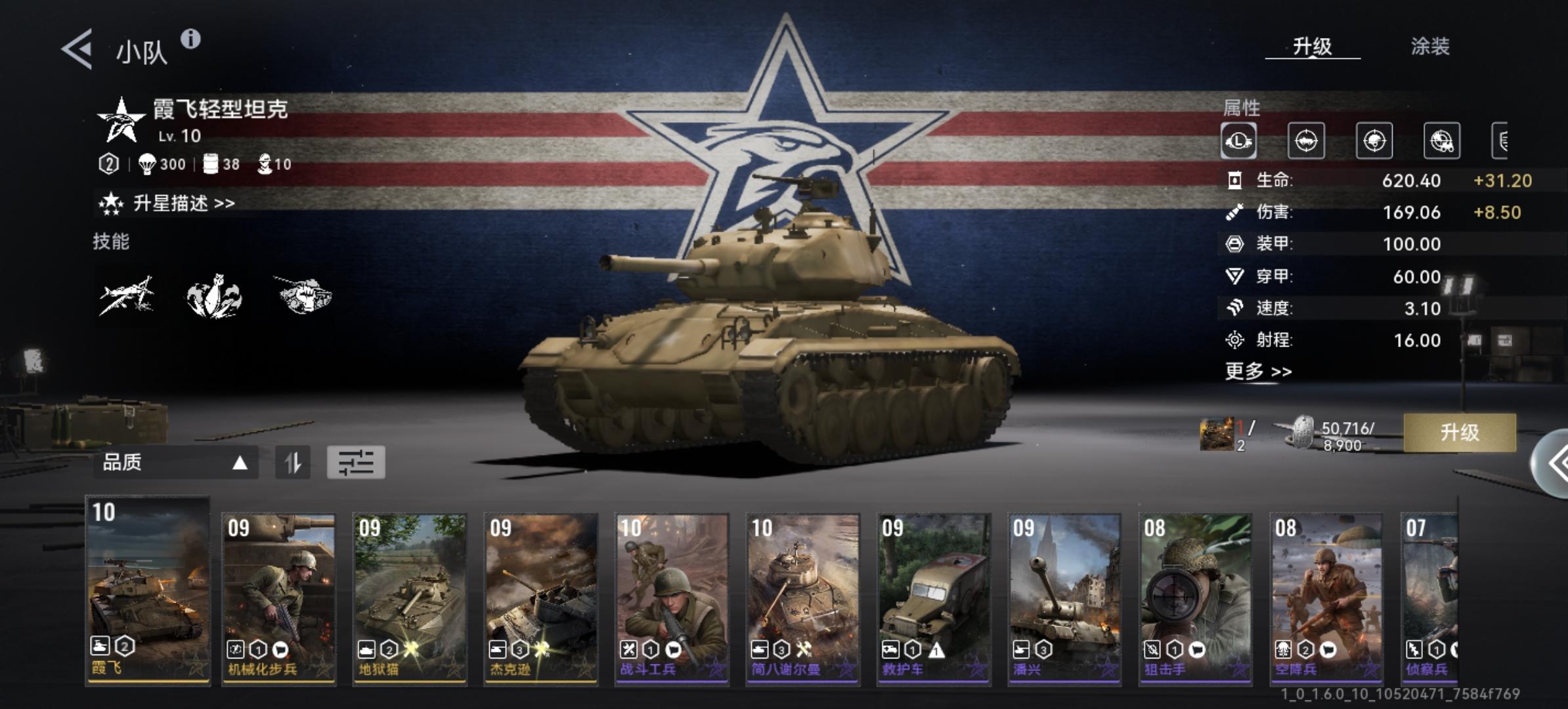The height and width of the screenshot is (709, 1568).
Task: Pick the 战斗工兵 unit card
Action: 671,599
